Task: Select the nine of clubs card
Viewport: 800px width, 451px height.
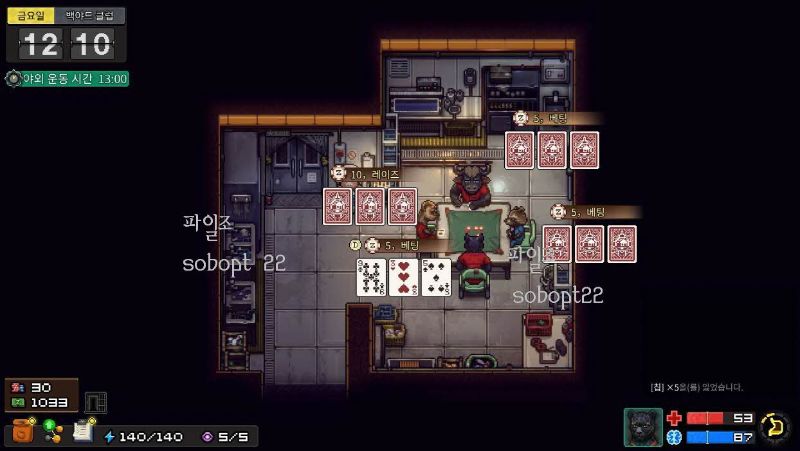Action: (372, 277)
